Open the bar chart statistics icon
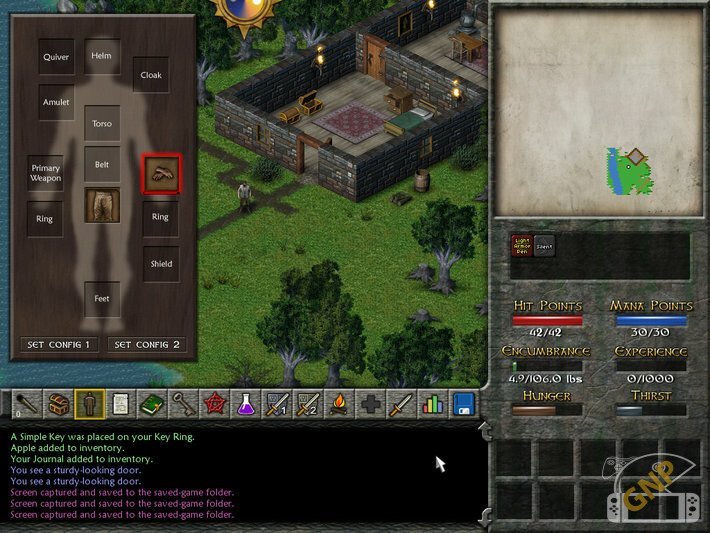Screen dimensions: 710x533 point(432,404)
